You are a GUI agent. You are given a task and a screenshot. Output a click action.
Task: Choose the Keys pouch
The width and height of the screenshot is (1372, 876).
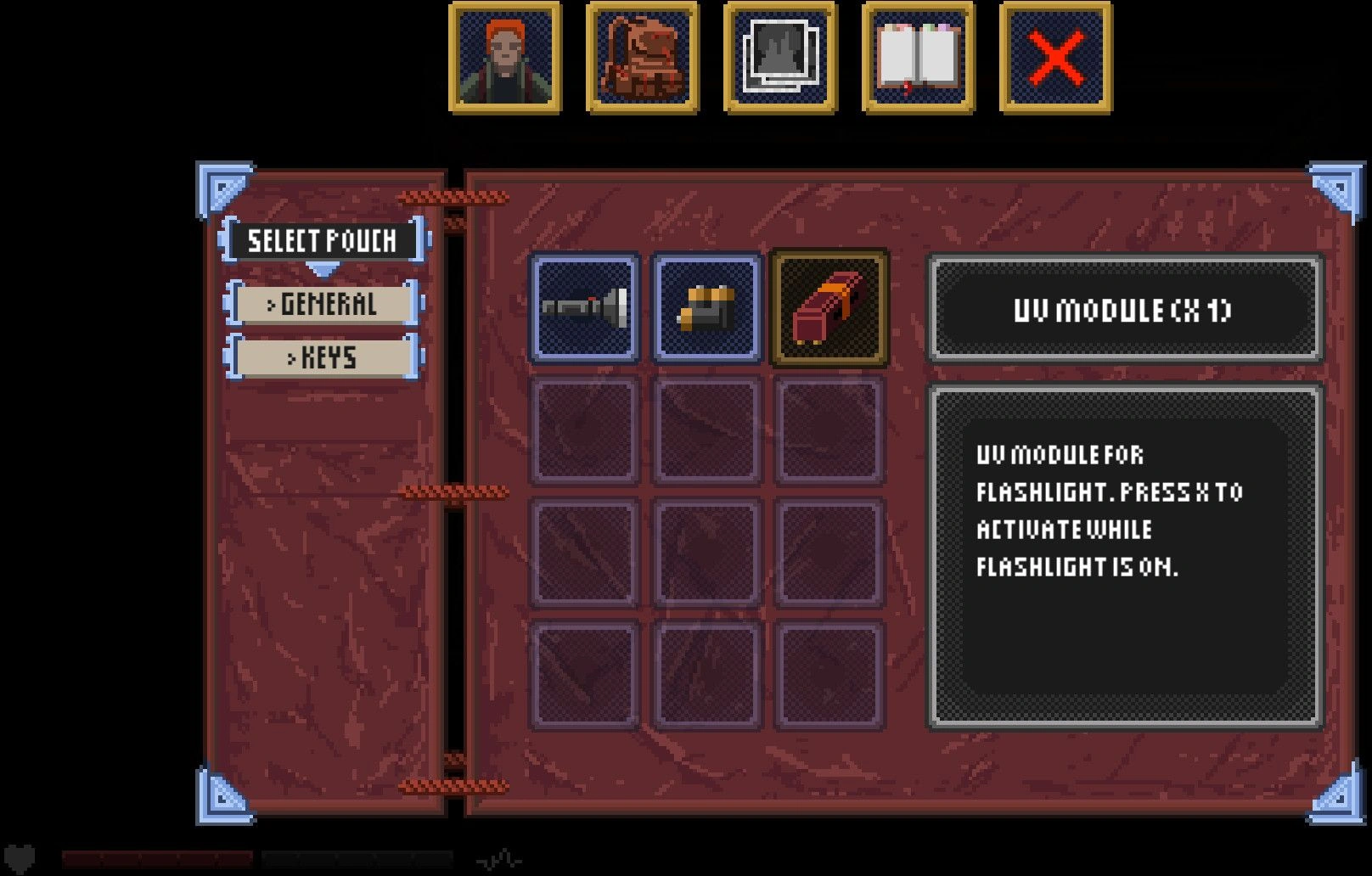323,357
